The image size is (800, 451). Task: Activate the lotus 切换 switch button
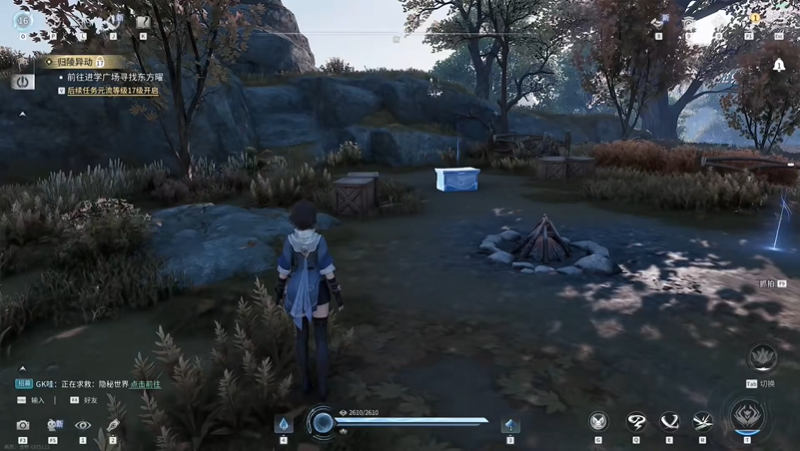(762, 357)
